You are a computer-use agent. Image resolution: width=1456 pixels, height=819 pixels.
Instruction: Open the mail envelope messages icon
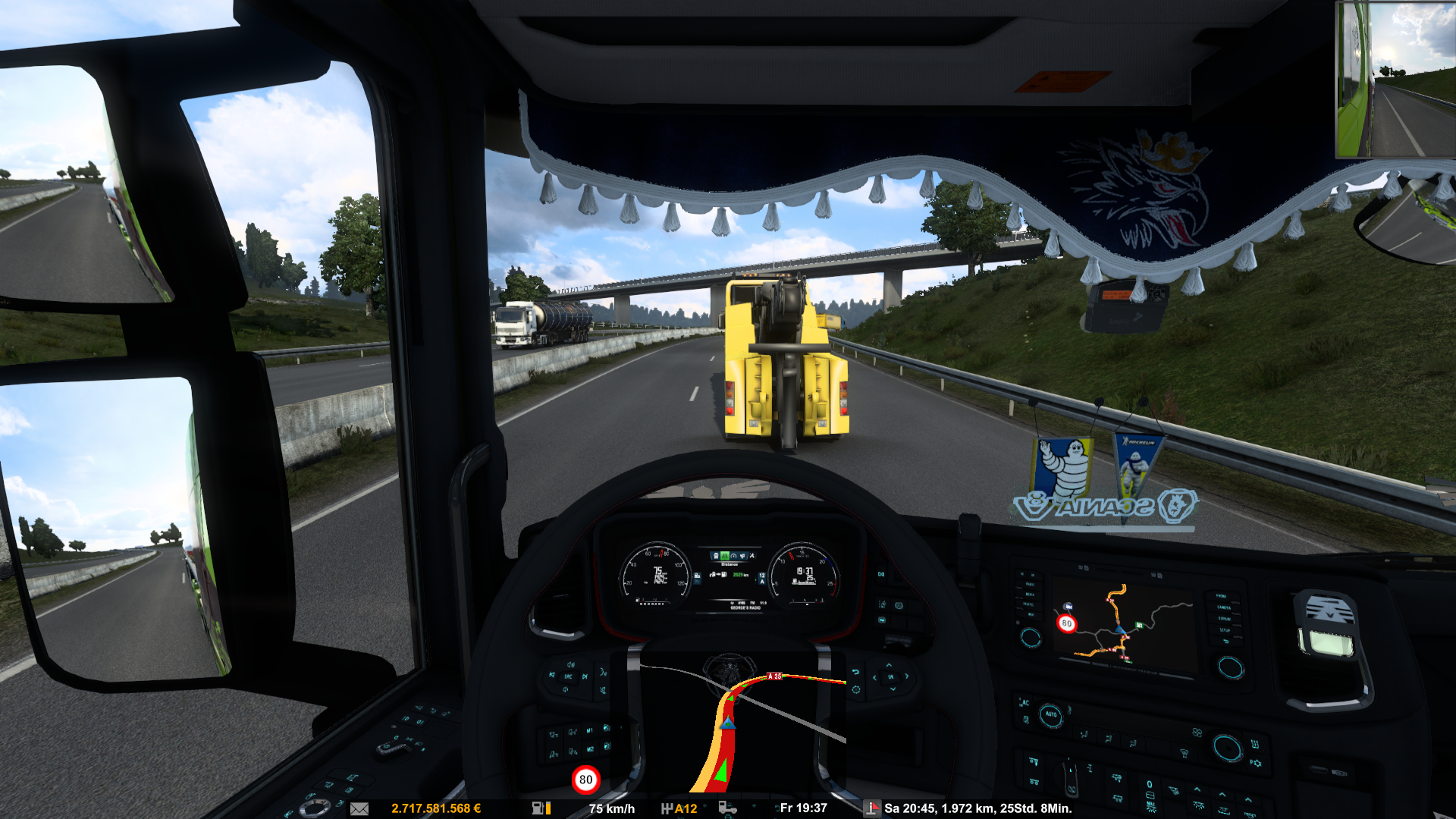pyautogui.click(x=359, y=809)
